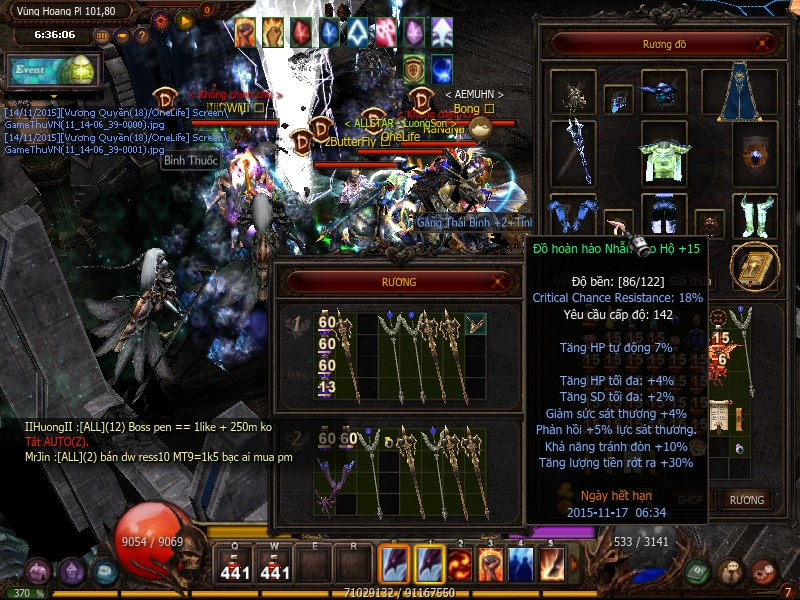800x600 pixels.
Task: Toggle the 3D view button
Action: point(101,35)
